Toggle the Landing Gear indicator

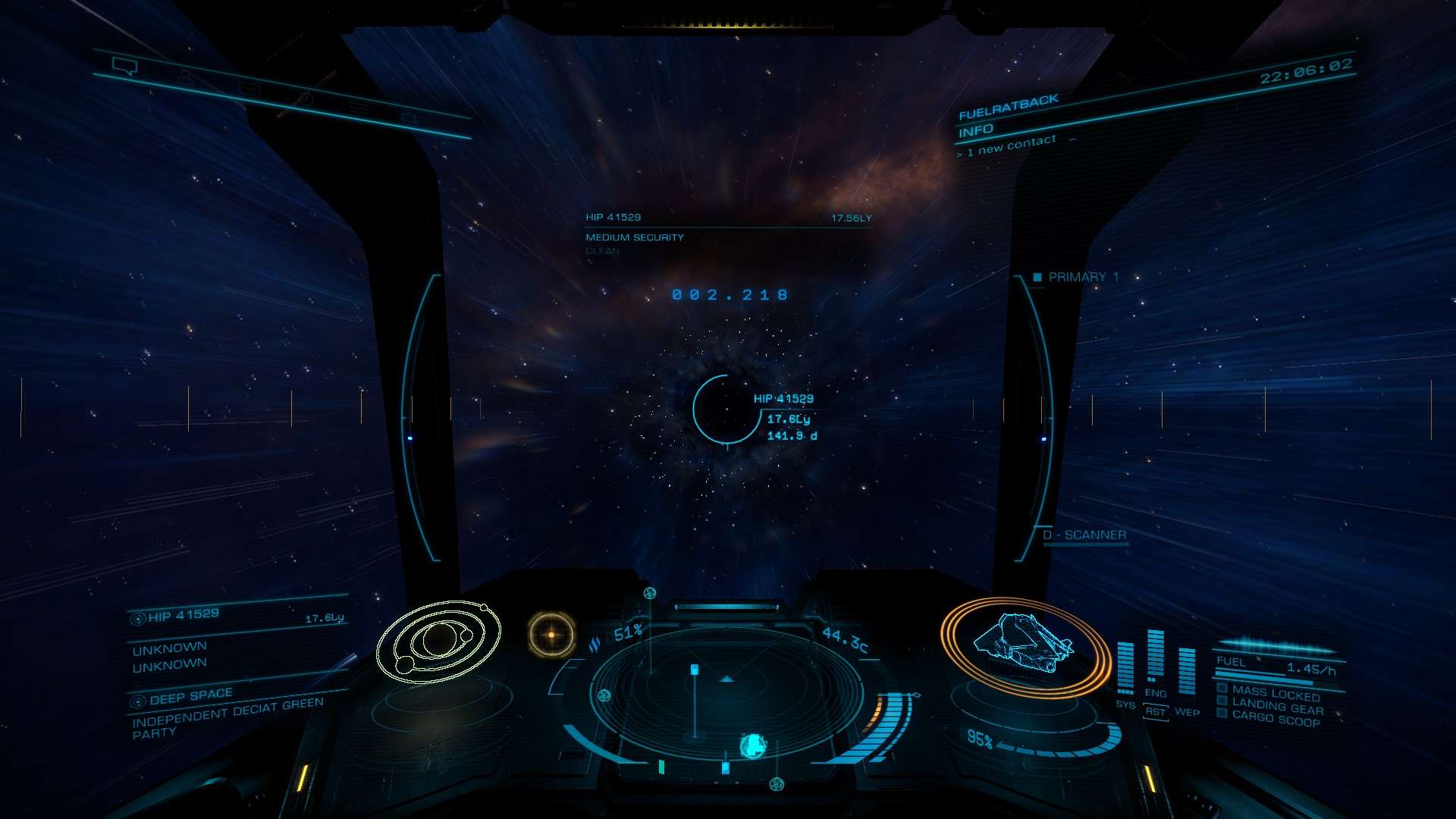[x=1277, y=707]
